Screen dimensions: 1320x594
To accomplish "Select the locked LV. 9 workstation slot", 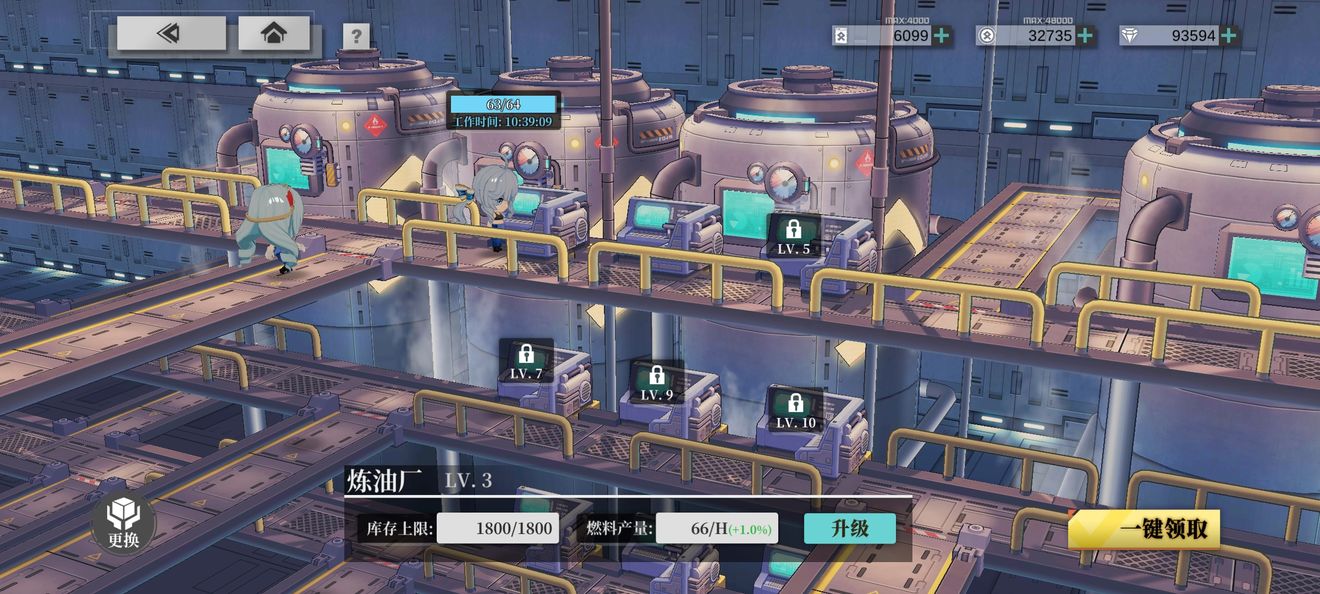I will (657, 382).
